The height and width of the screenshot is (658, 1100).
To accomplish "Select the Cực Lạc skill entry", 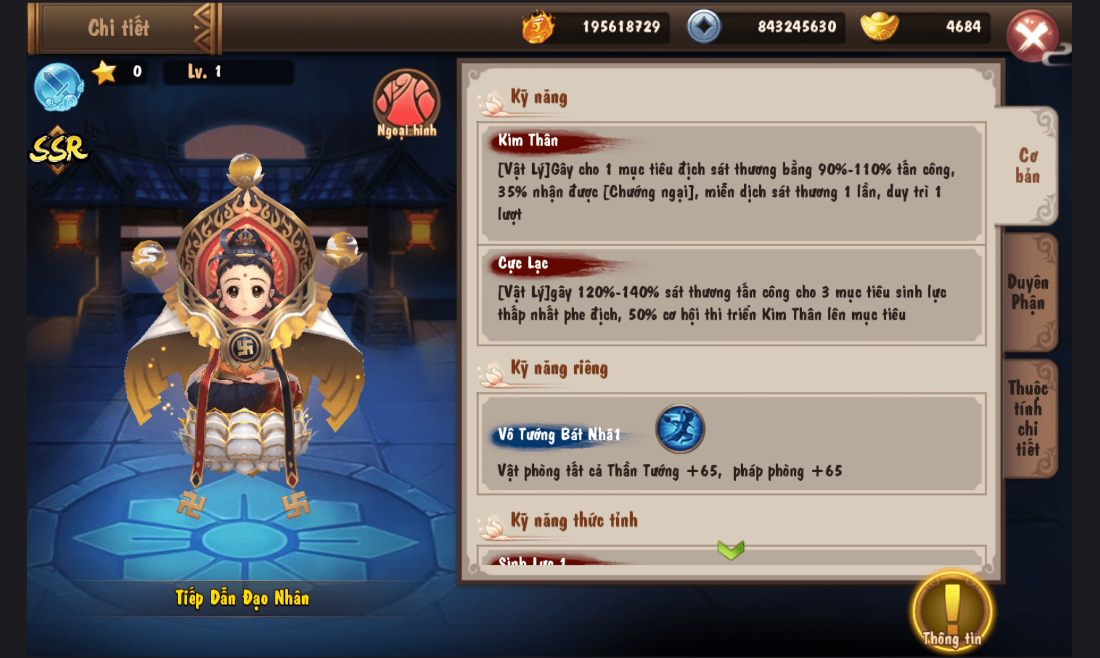I will [x=731, y=295].
